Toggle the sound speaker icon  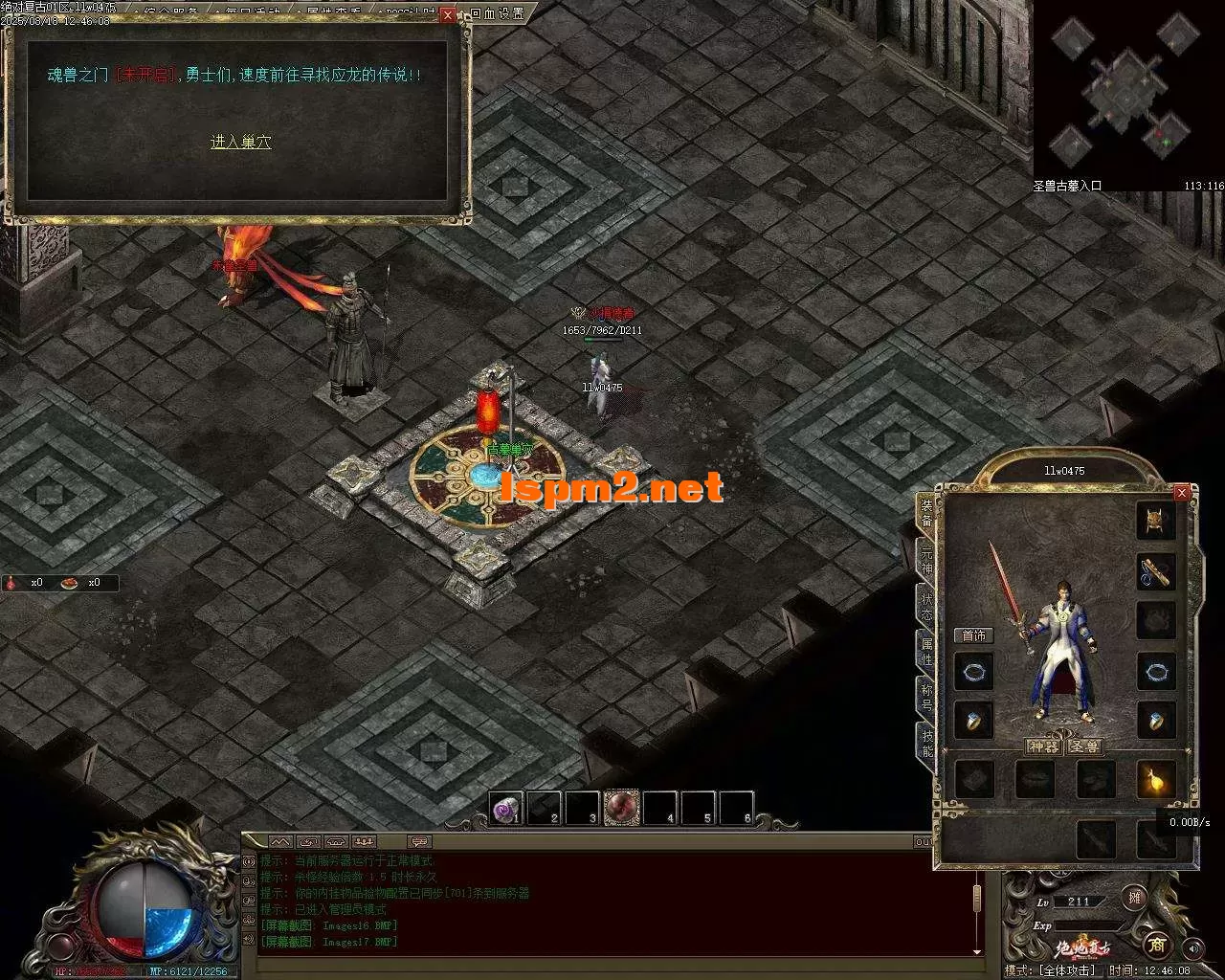[1192, 948]
